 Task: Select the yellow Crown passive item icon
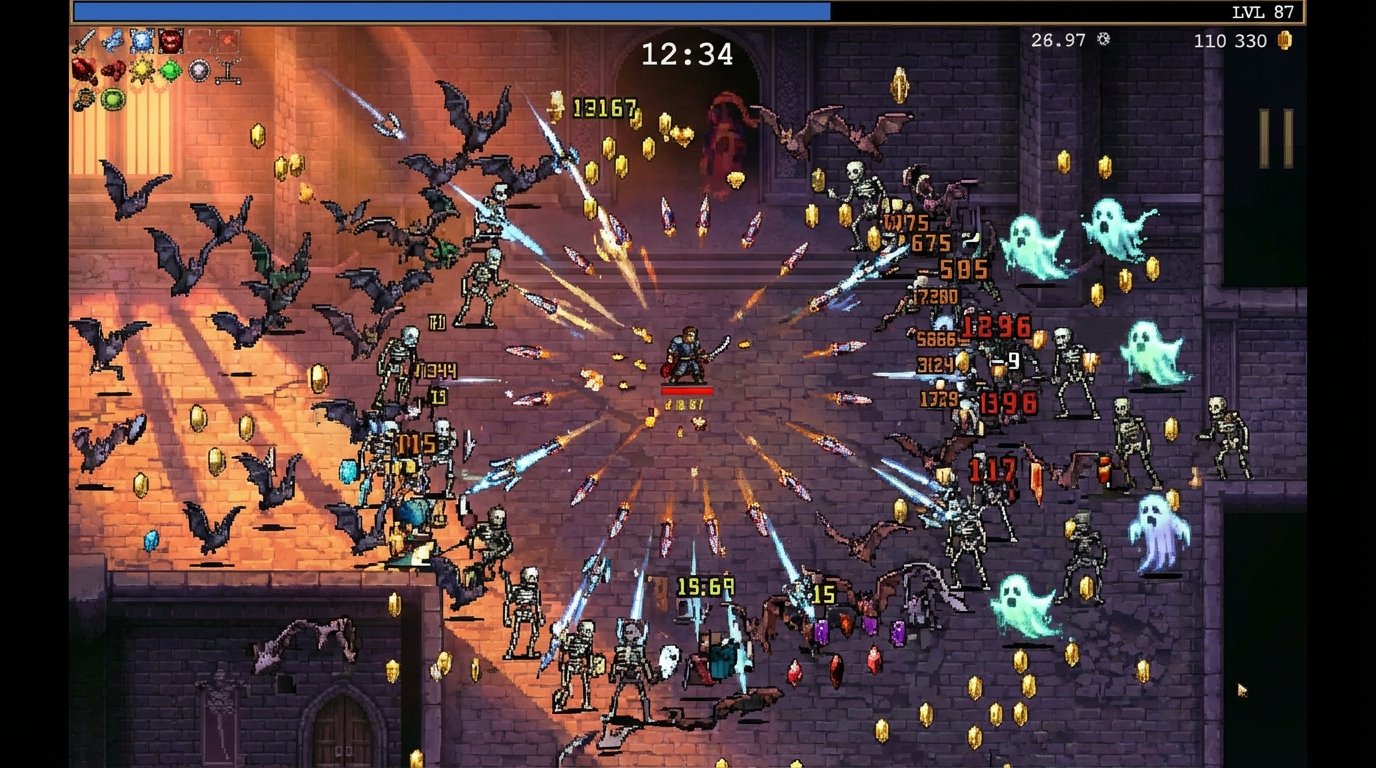(x=141, y=69)
